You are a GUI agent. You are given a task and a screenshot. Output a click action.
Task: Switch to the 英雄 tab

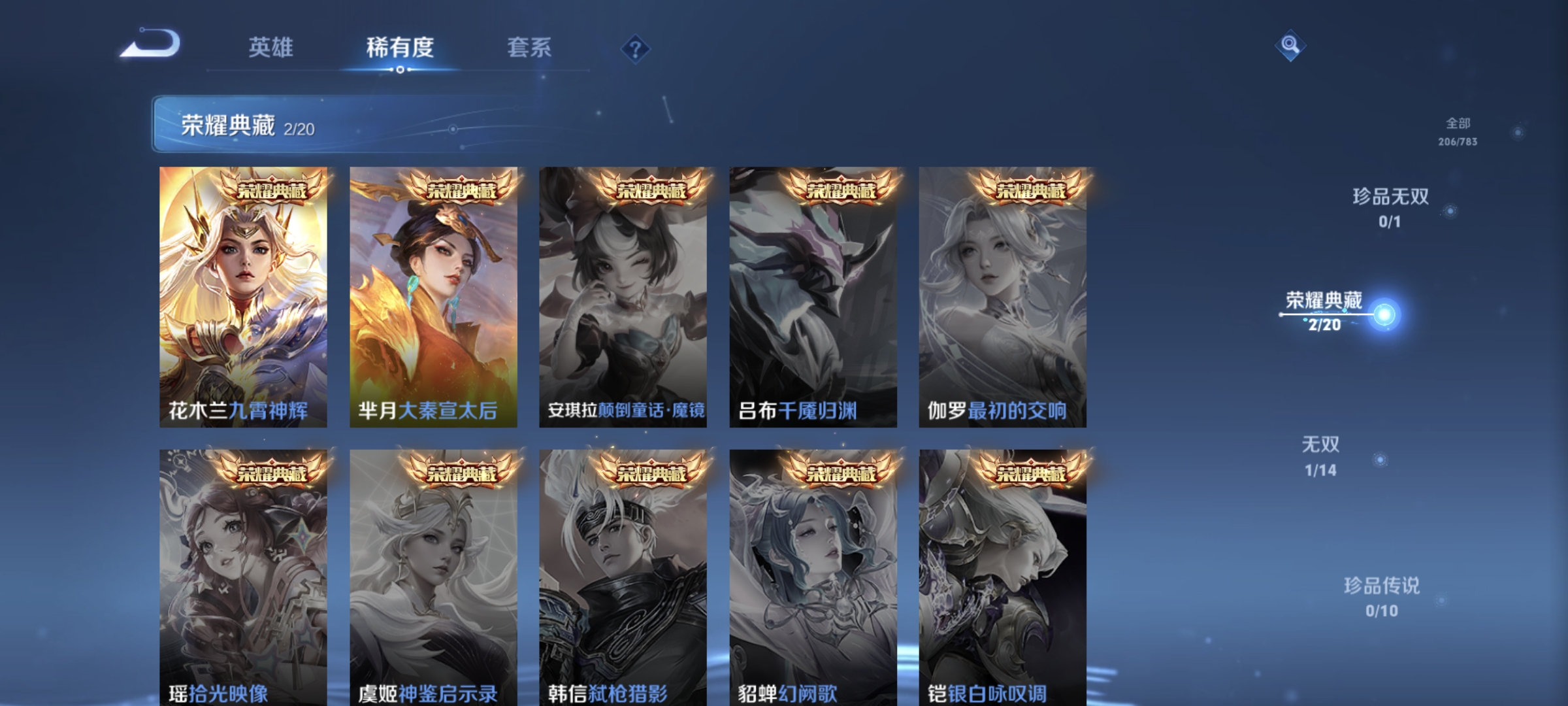coord(272,47)
